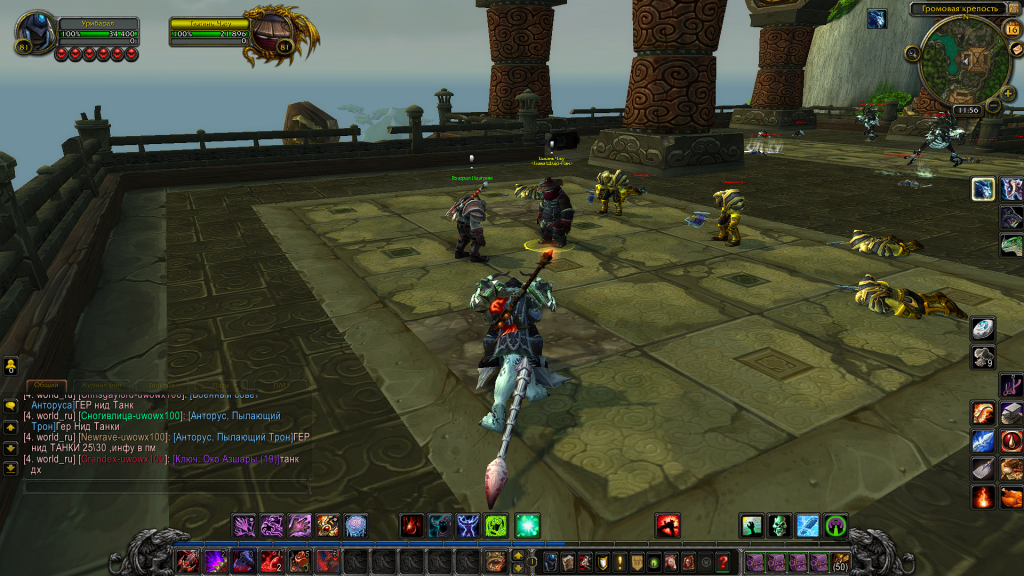Screen dimensions: 1024x576
Task: Cast the pink brain ability
Action: [x=356, y=525]
